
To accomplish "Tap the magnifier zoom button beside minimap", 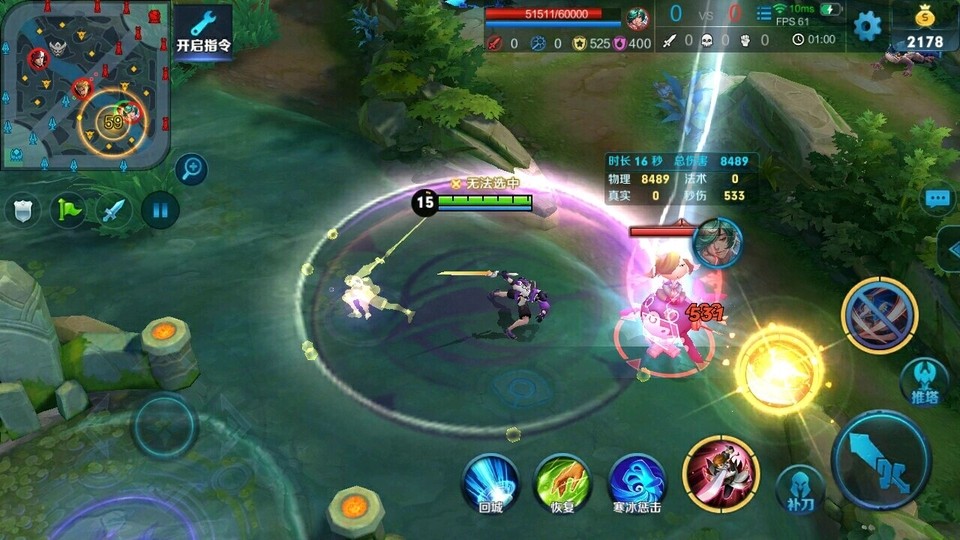I will pyautogui.click(x=190, y=169).
